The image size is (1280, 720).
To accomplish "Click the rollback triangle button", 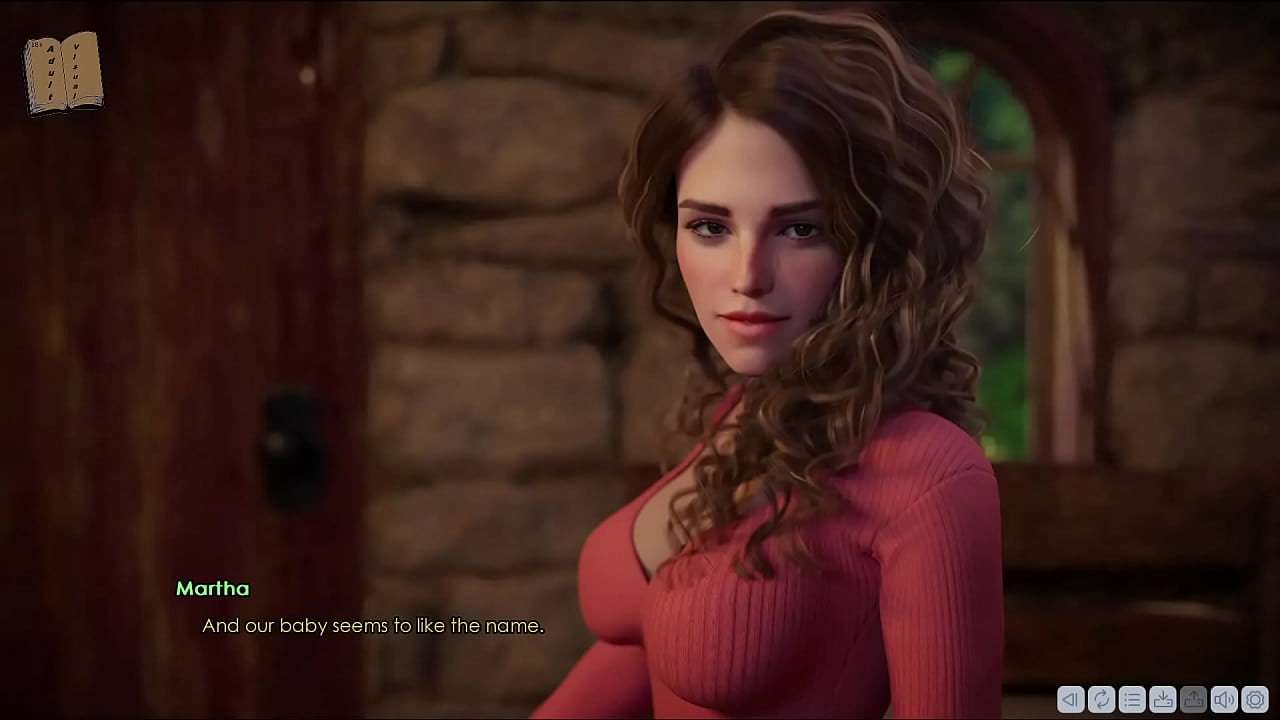I will [1070, 699].
